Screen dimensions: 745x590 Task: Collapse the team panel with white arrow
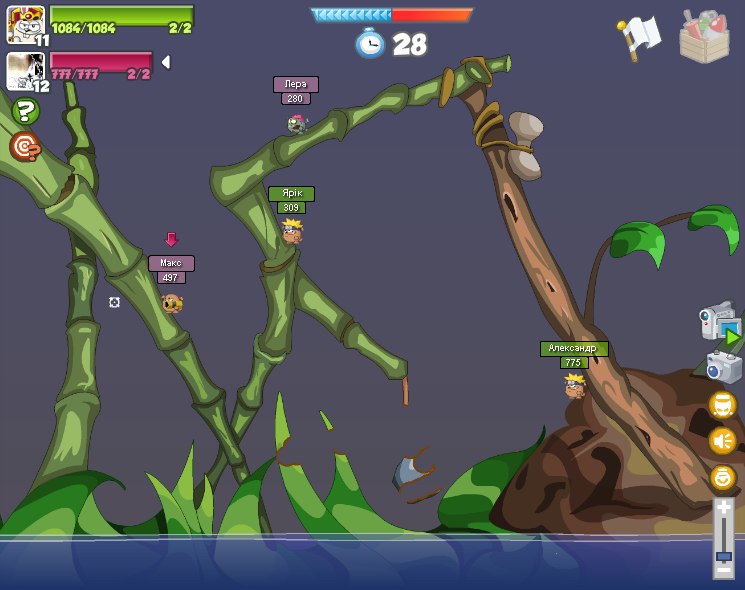coord(166,62)
